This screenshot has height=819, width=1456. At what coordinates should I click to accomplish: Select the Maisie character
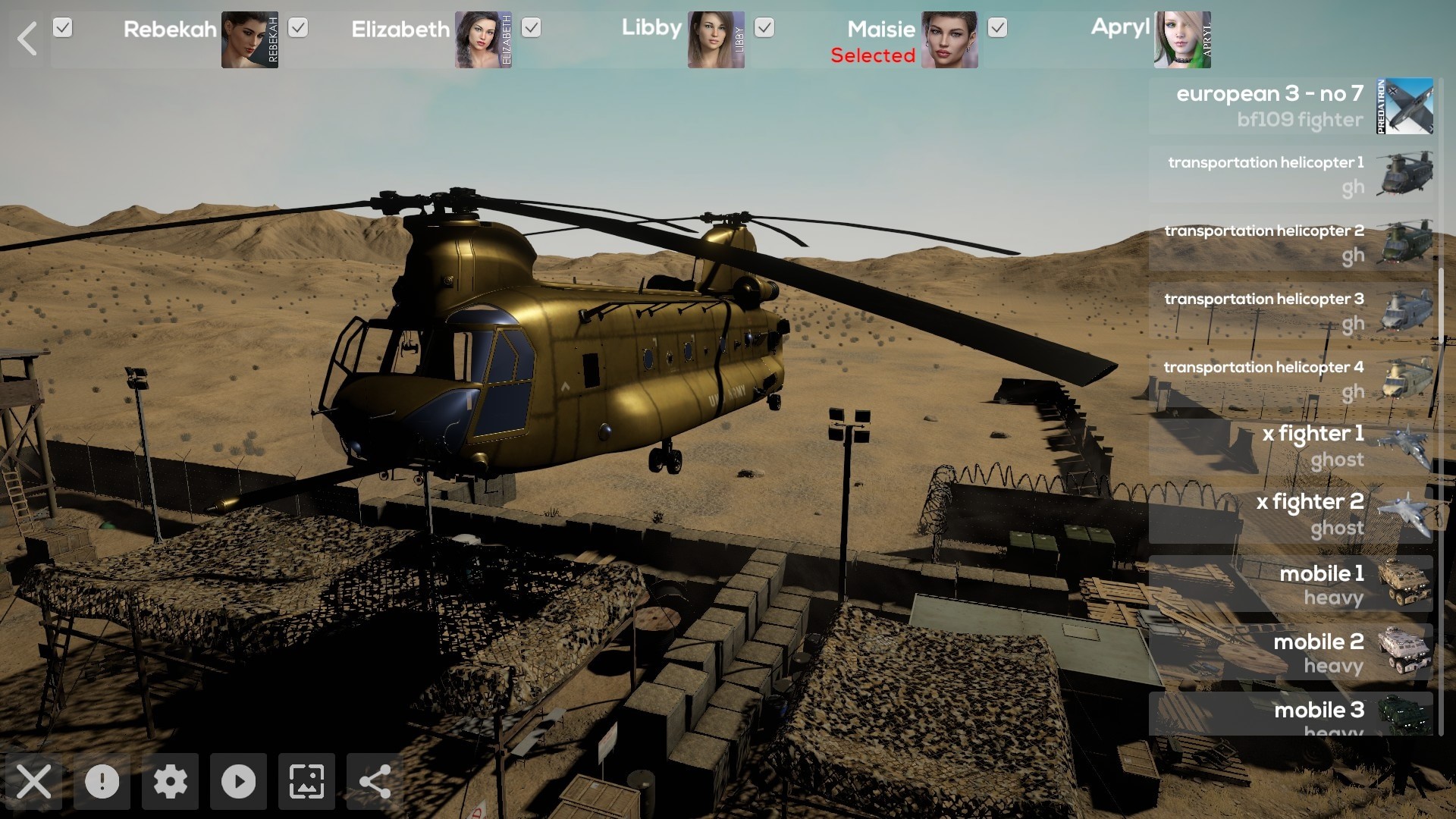[881, 30]
